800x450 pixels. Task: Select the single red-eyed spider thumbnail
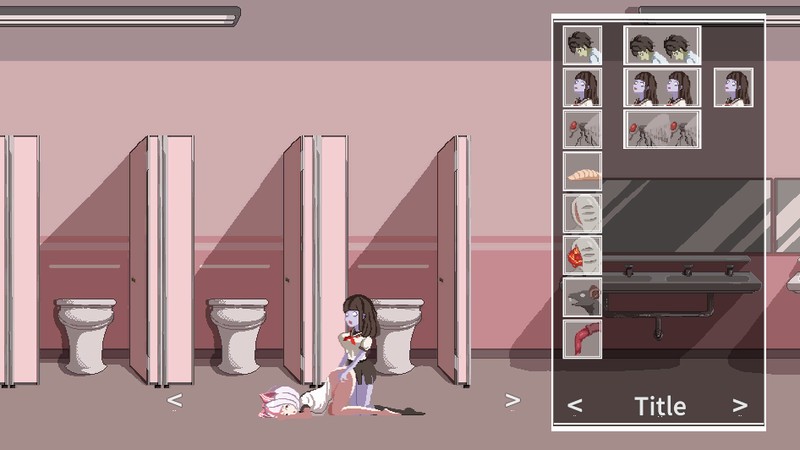coord(582,130)
